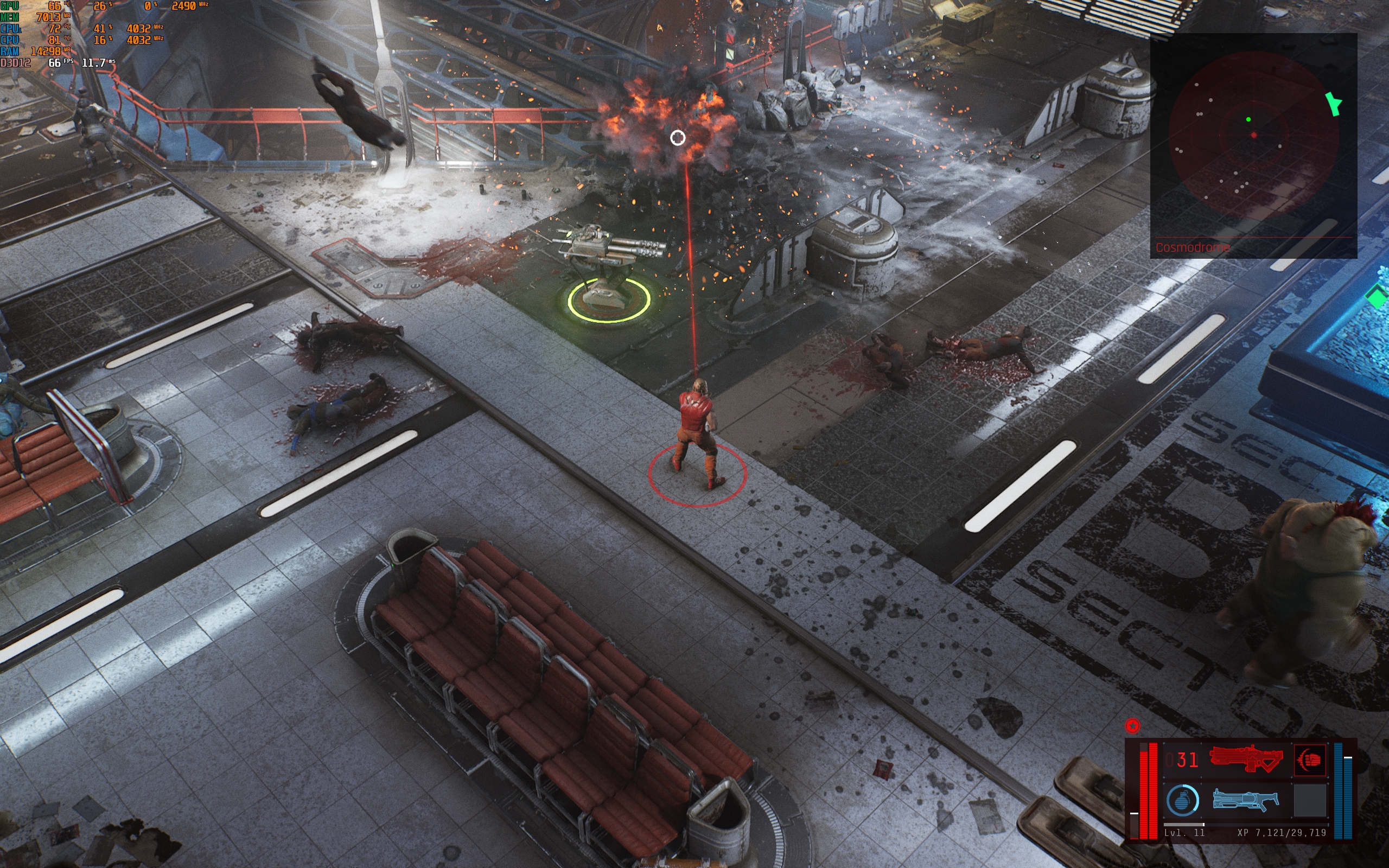Select the red primary rifle weapon slot
This screenshot has width=1389, height=868.
1246,759
